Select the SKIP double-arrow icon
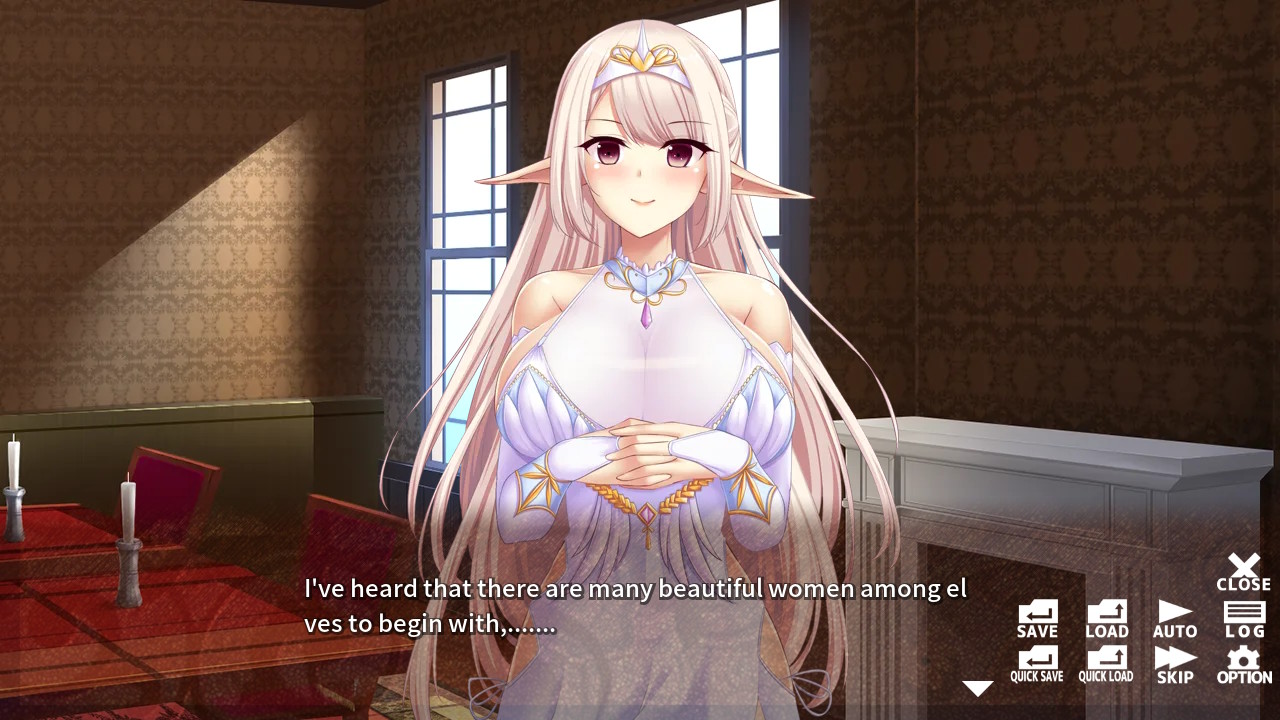Viewport: 1280px width, 720px height. click(x=1174, y=659)
